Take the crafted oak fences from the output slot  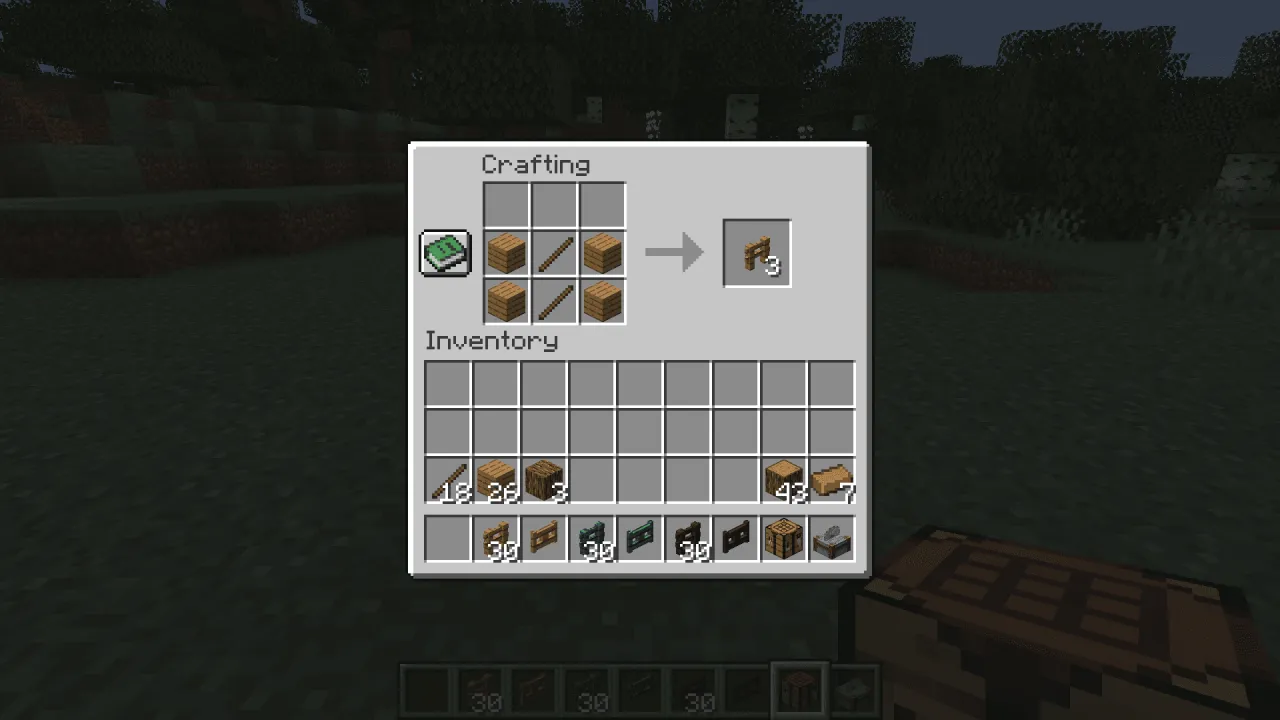click(x=756, y=252)
